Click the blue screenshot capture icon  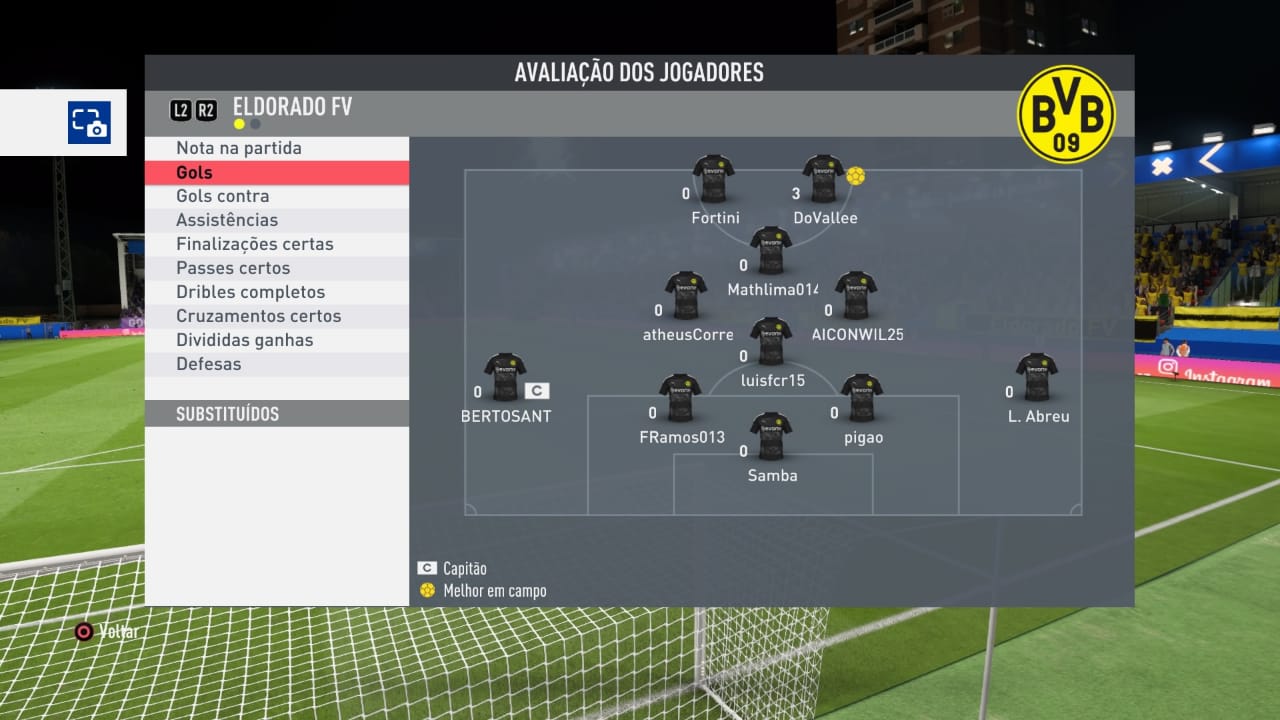[89, 123]
